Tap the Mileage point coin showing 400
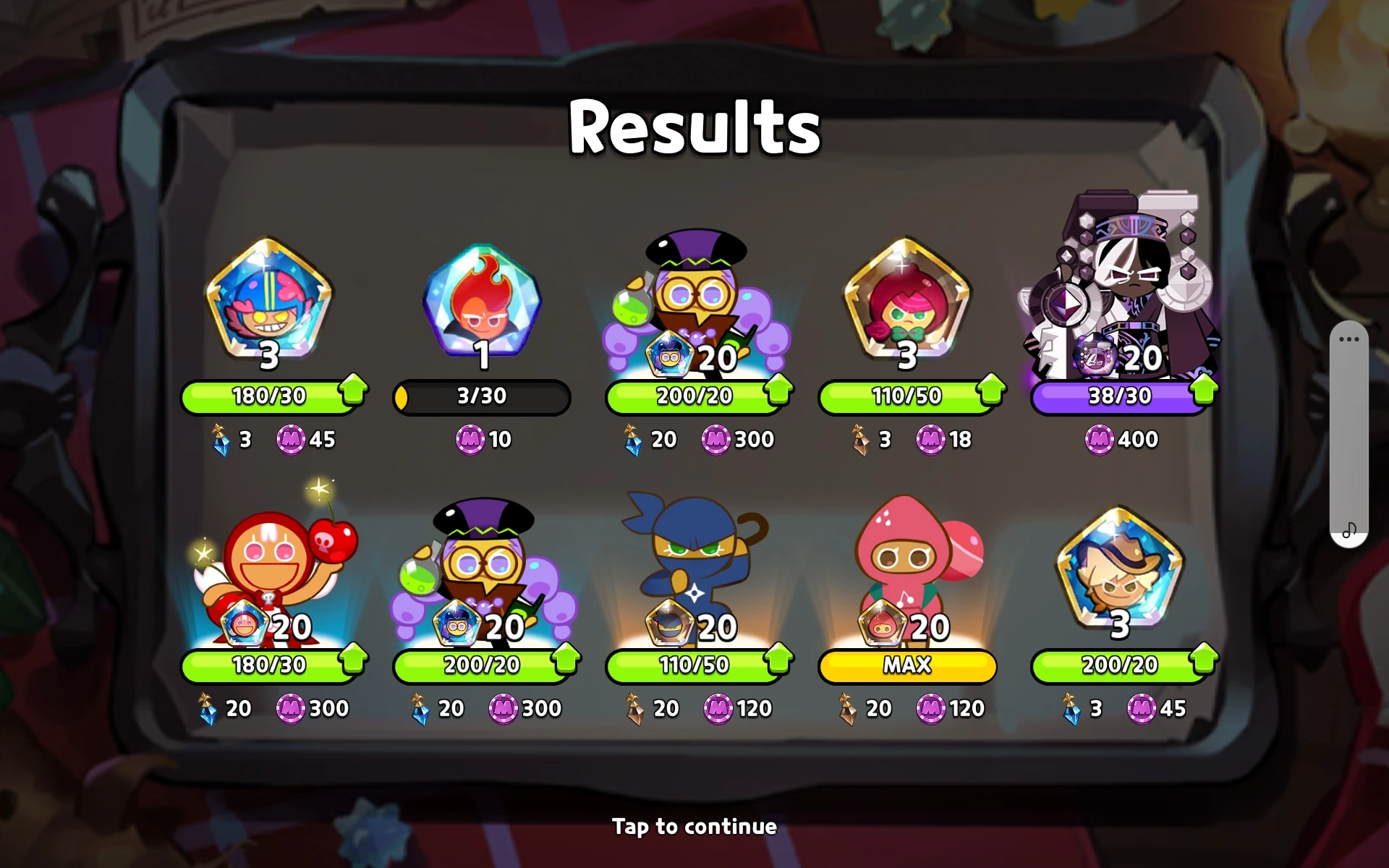 1102,439
